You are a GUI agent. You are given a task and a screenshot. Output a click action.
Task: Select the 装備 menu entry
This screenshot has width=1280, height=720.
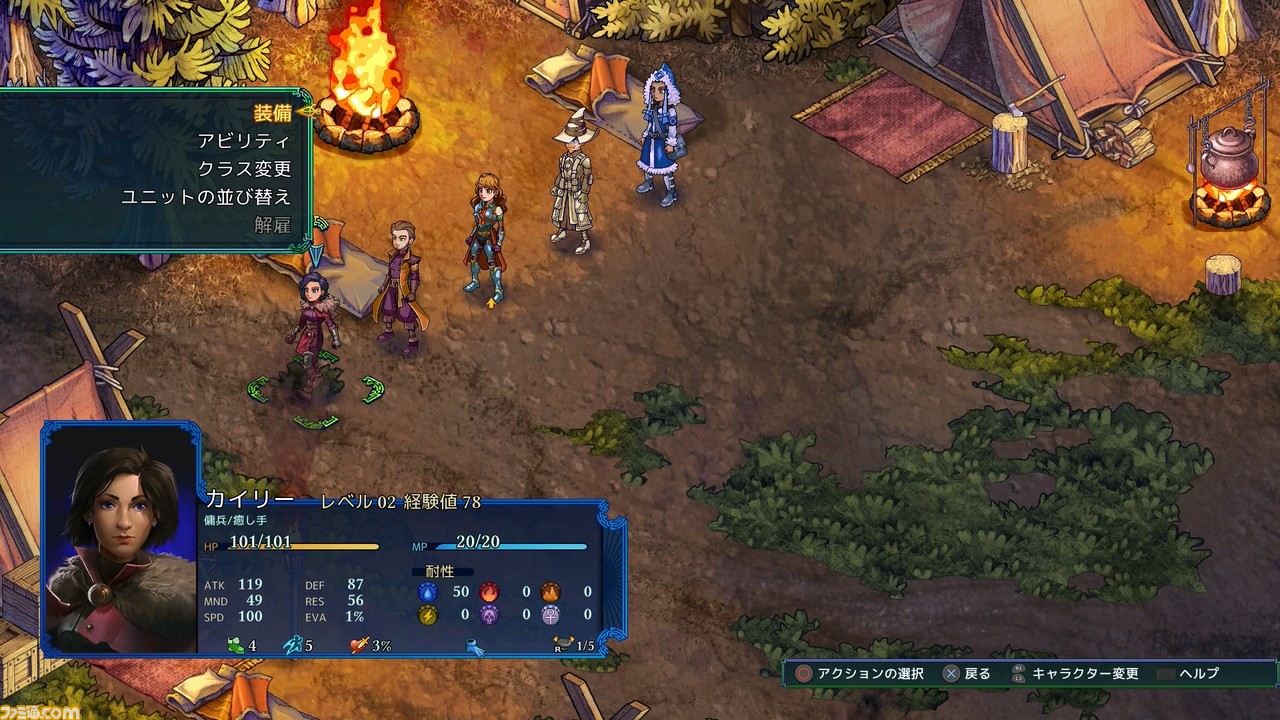(272, 113)
